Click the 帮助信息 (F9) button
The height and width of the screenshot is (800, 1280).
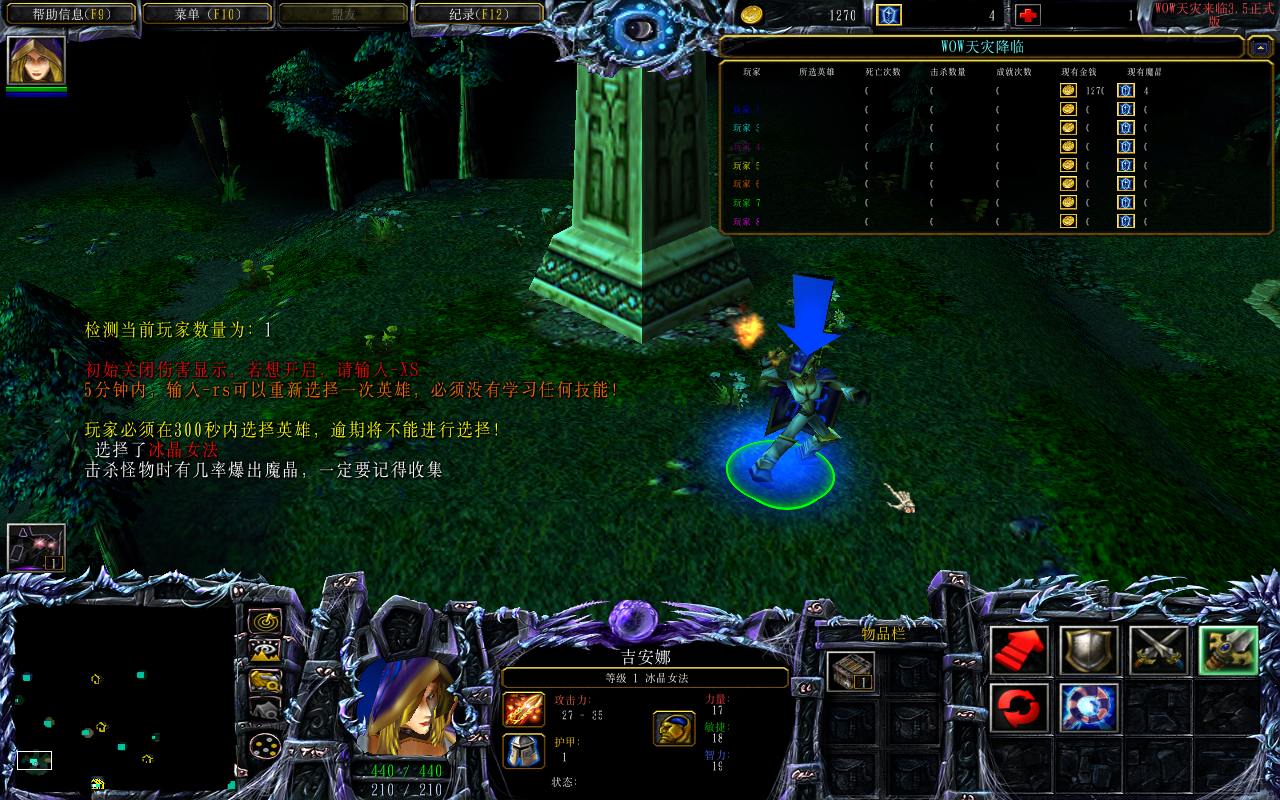pyautogui.click(x=70, y=13)
